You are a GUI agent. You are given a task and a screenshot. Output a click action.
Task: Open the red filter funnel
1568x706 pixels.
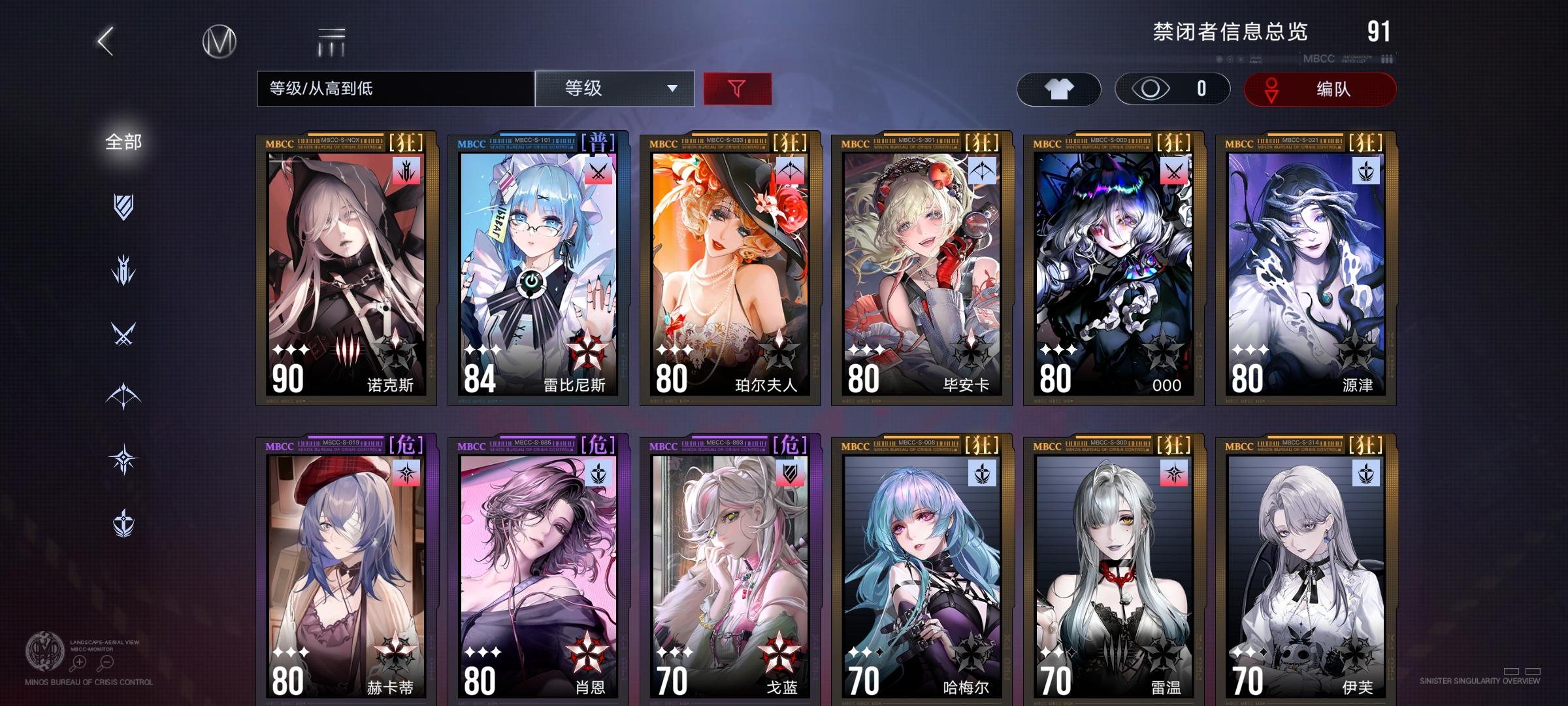(737, 88)
